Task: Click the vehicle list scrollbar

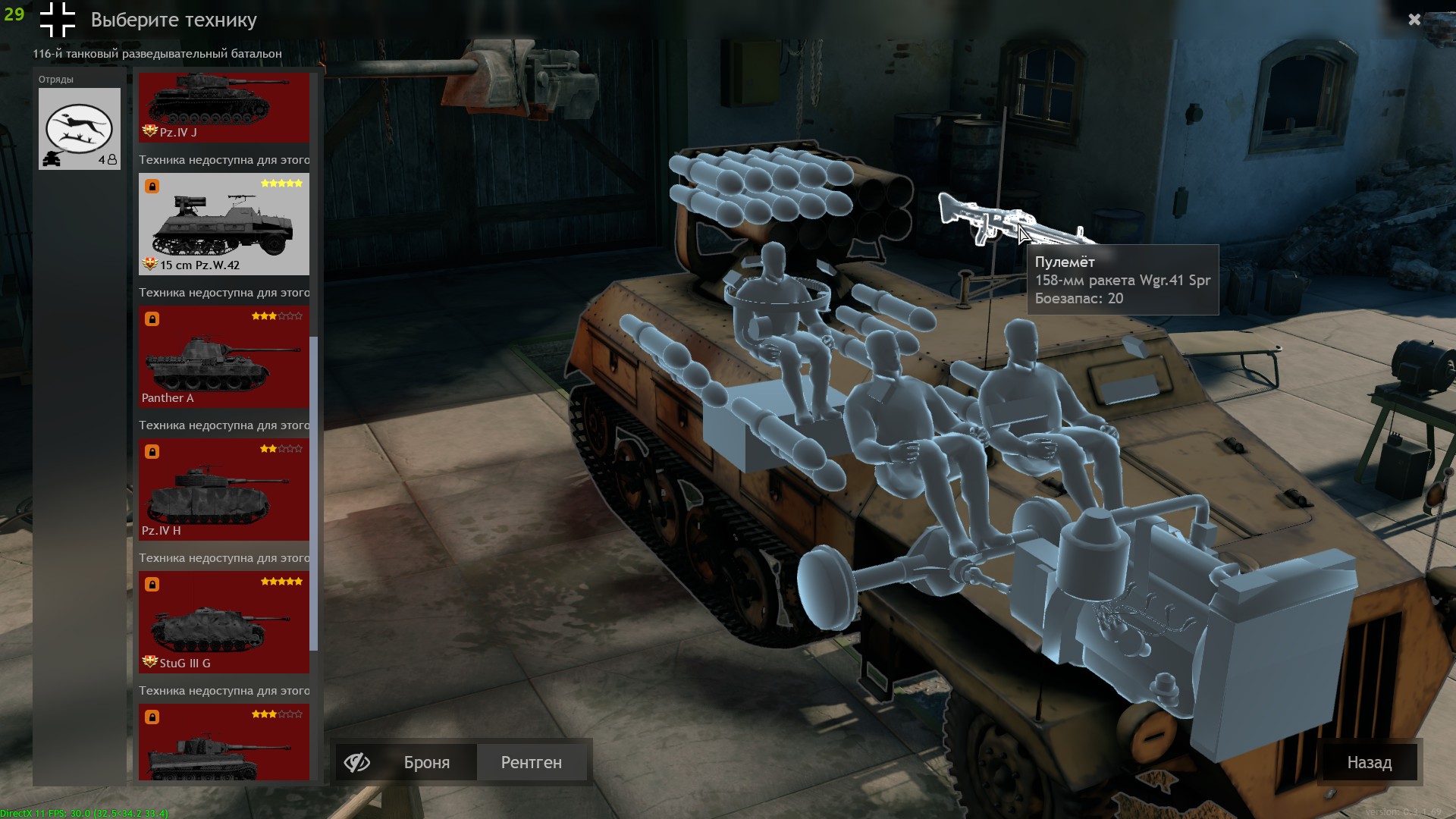Action: pyautogui.click(x=314, y=493)
